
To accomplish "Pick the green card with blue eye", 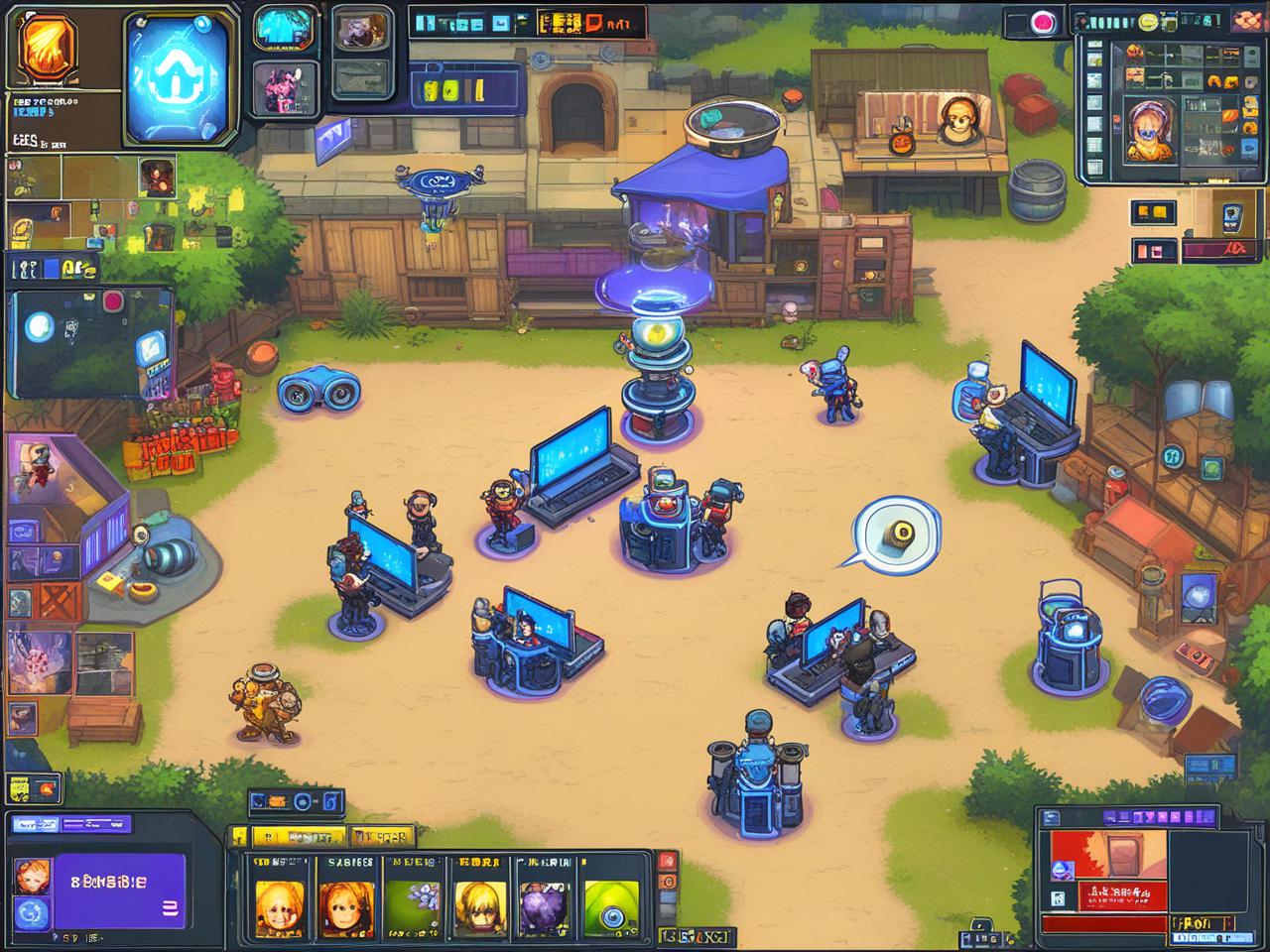I will pyautogui.click(x=611, y=904).
